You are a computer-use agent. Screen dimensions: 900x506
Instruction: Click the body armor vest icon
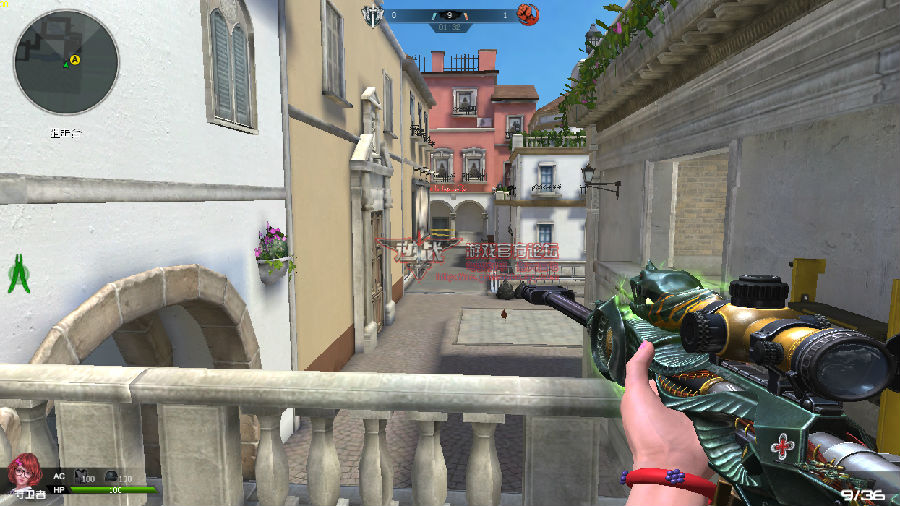click(x=82, y=478)
